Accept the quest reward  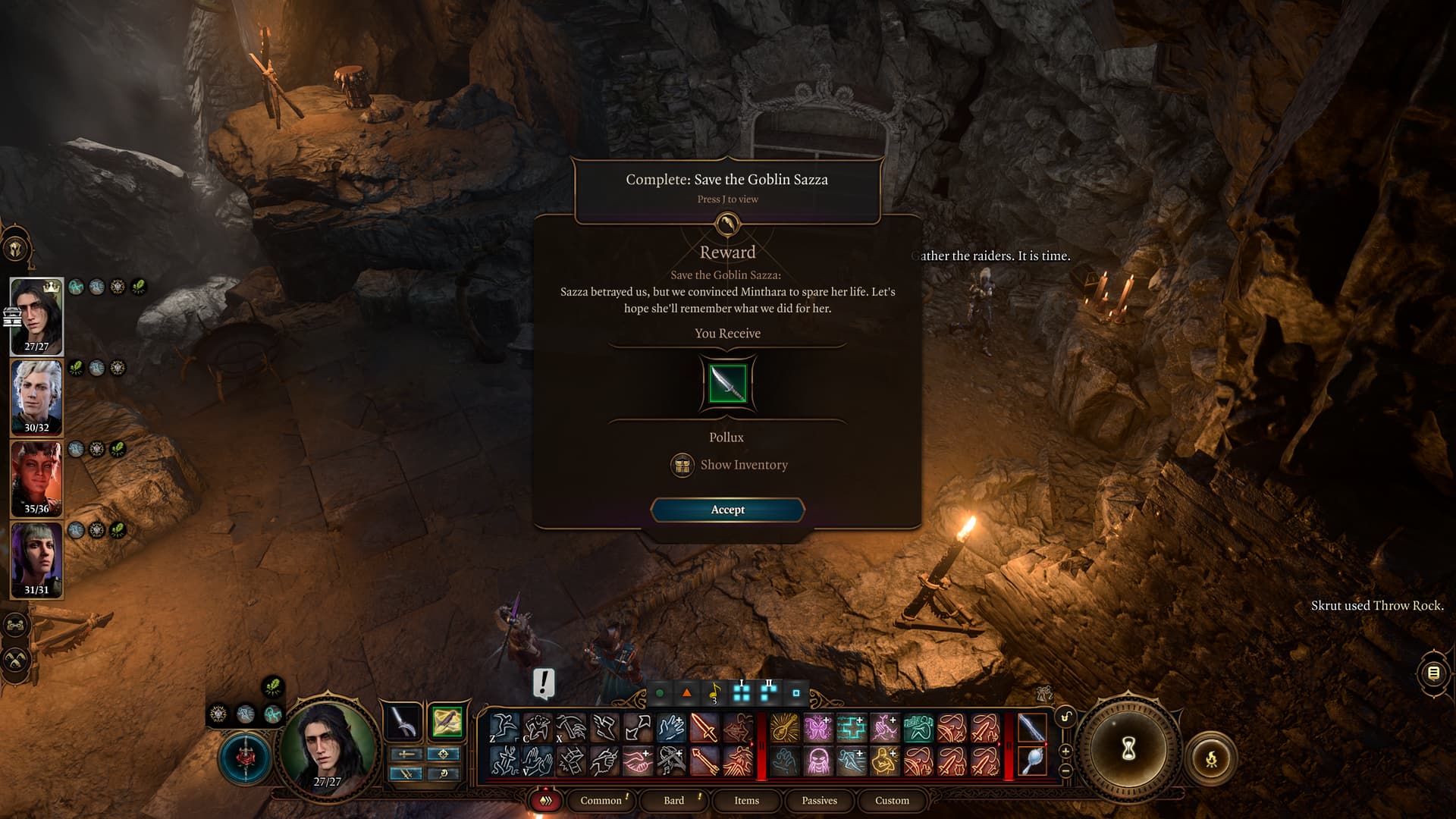(727, 510)
